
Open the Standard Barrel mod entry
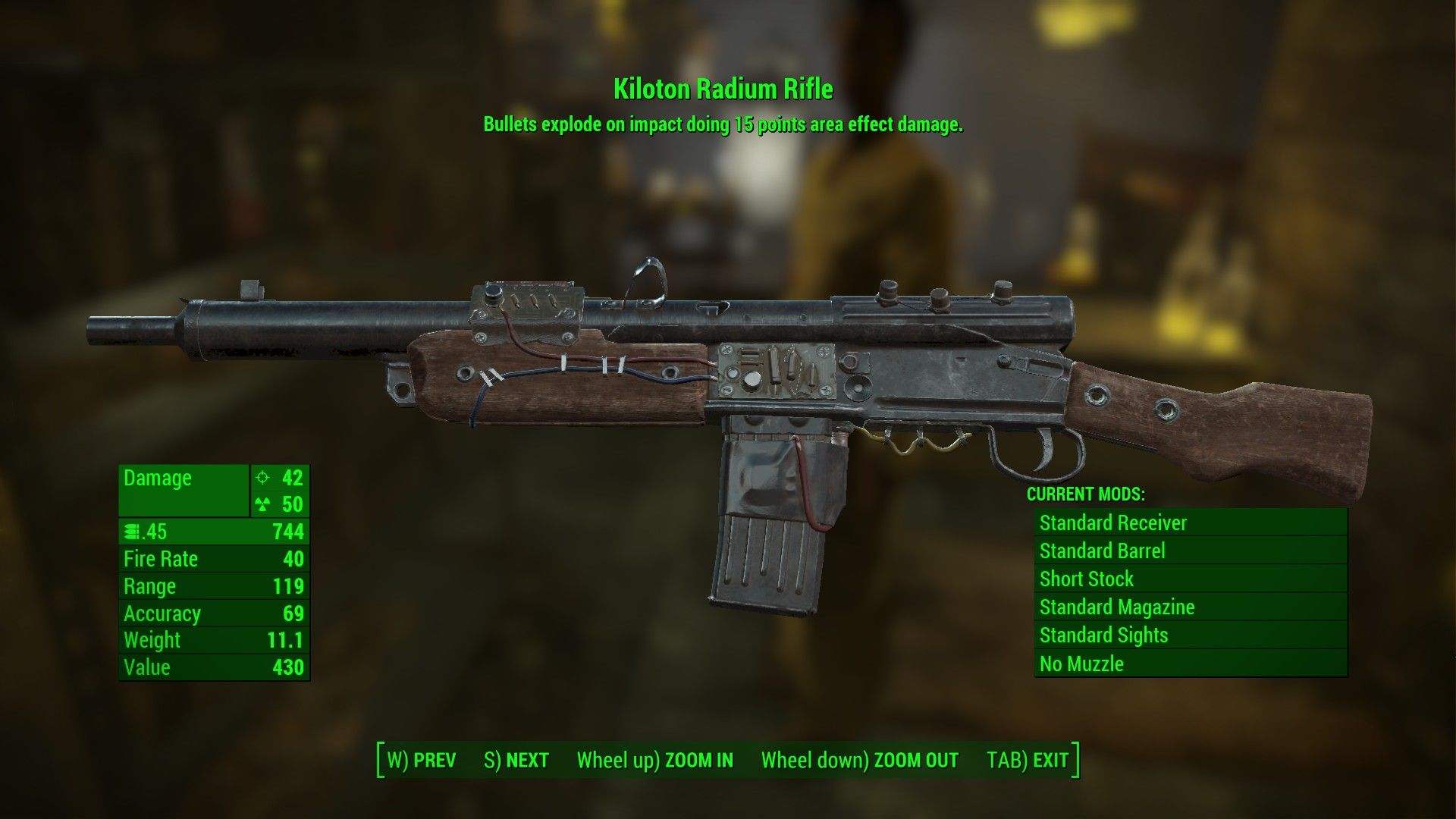pyautogui.click(x=1103, y=551)
